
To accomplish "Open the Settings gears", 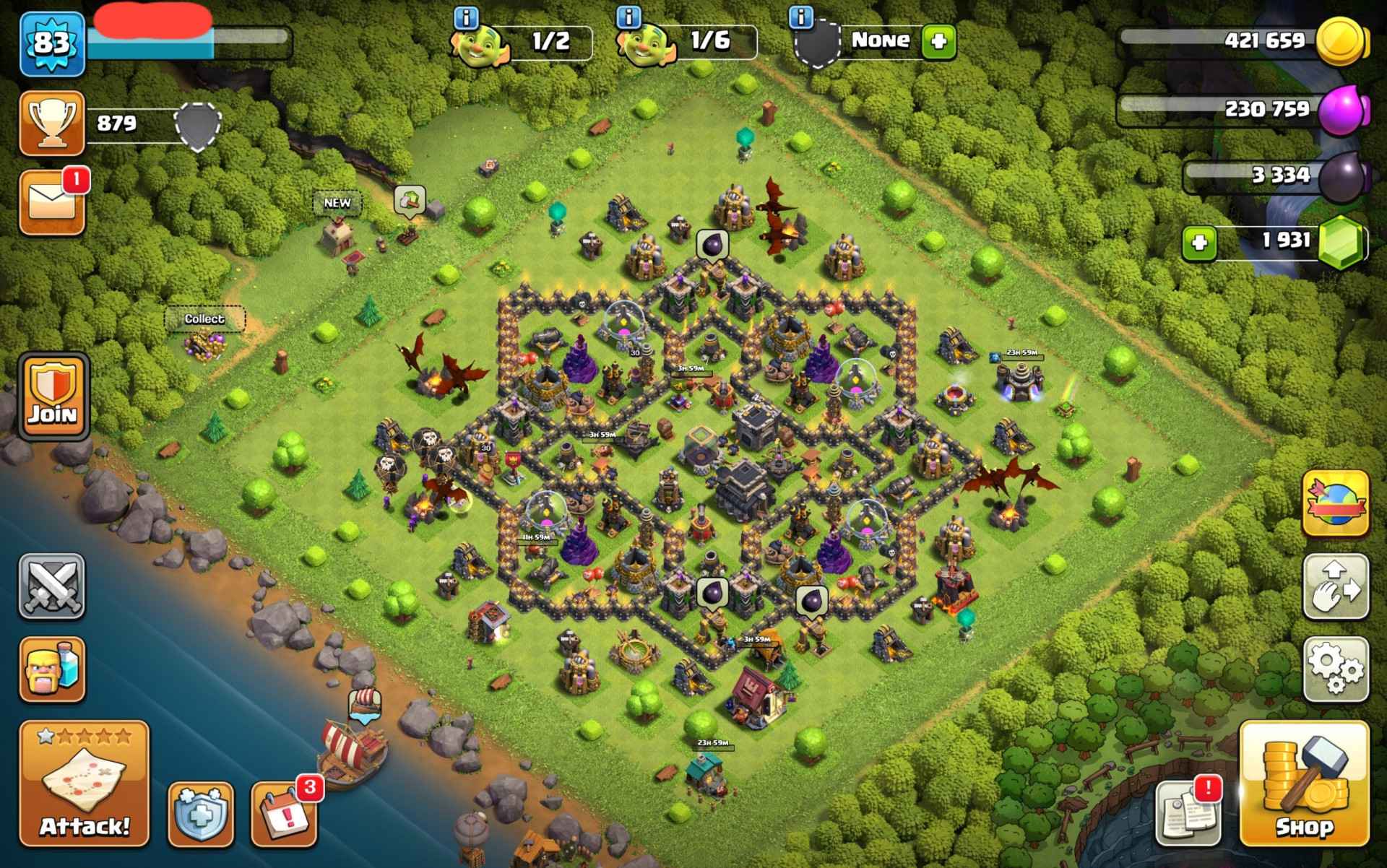I will pos(1336,669).
